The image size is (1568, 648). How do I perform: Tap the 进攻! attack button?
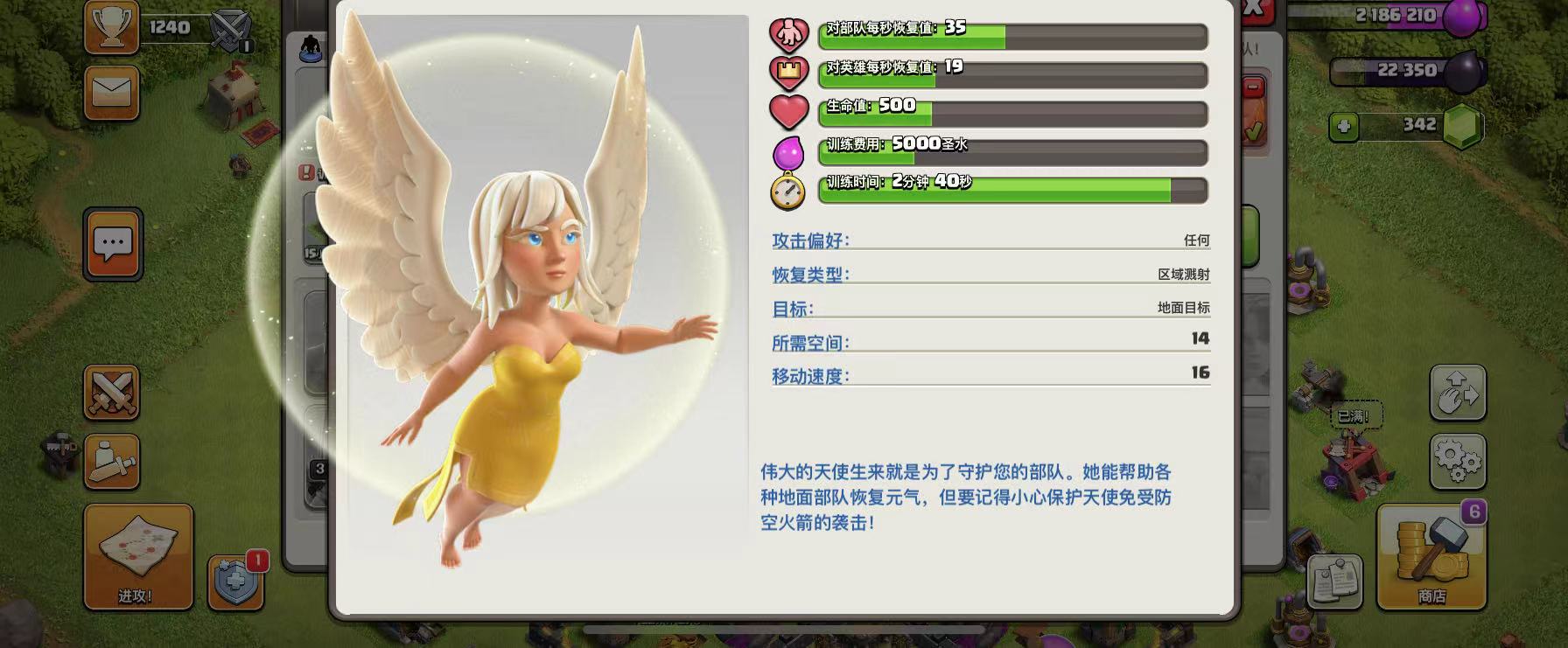137,557
